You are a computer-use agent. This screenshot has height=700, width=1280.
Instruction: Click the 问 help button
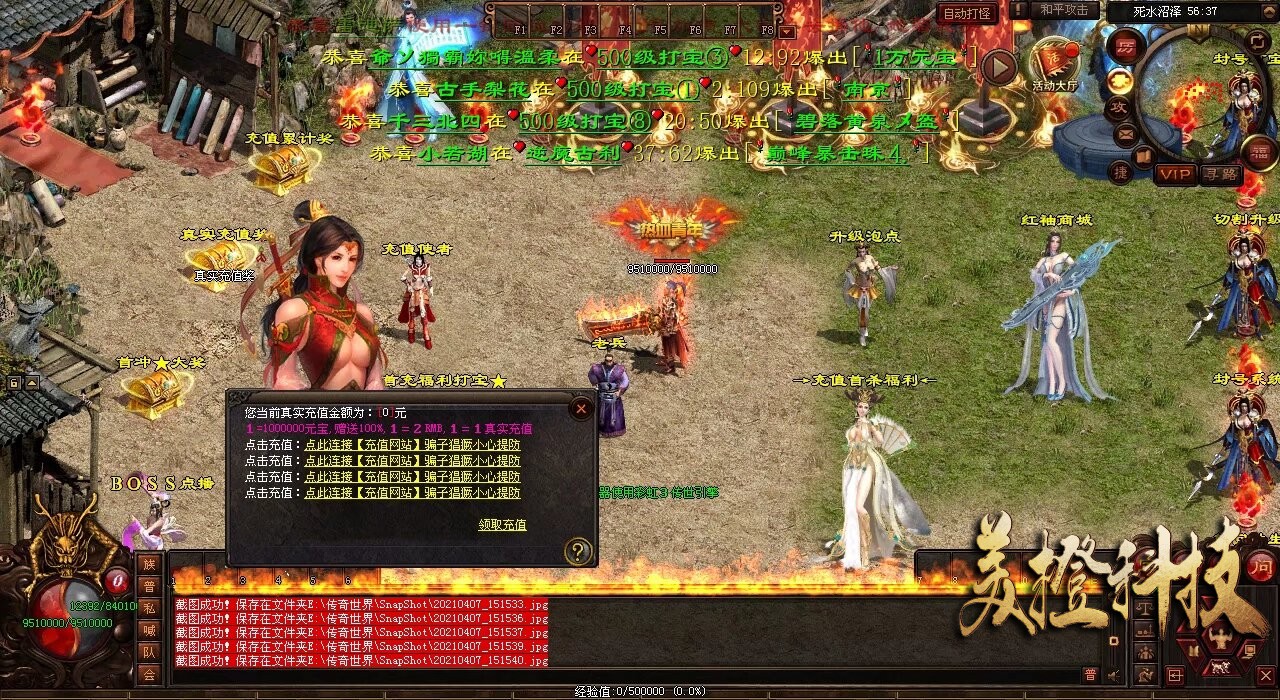tap(1260, 568)
